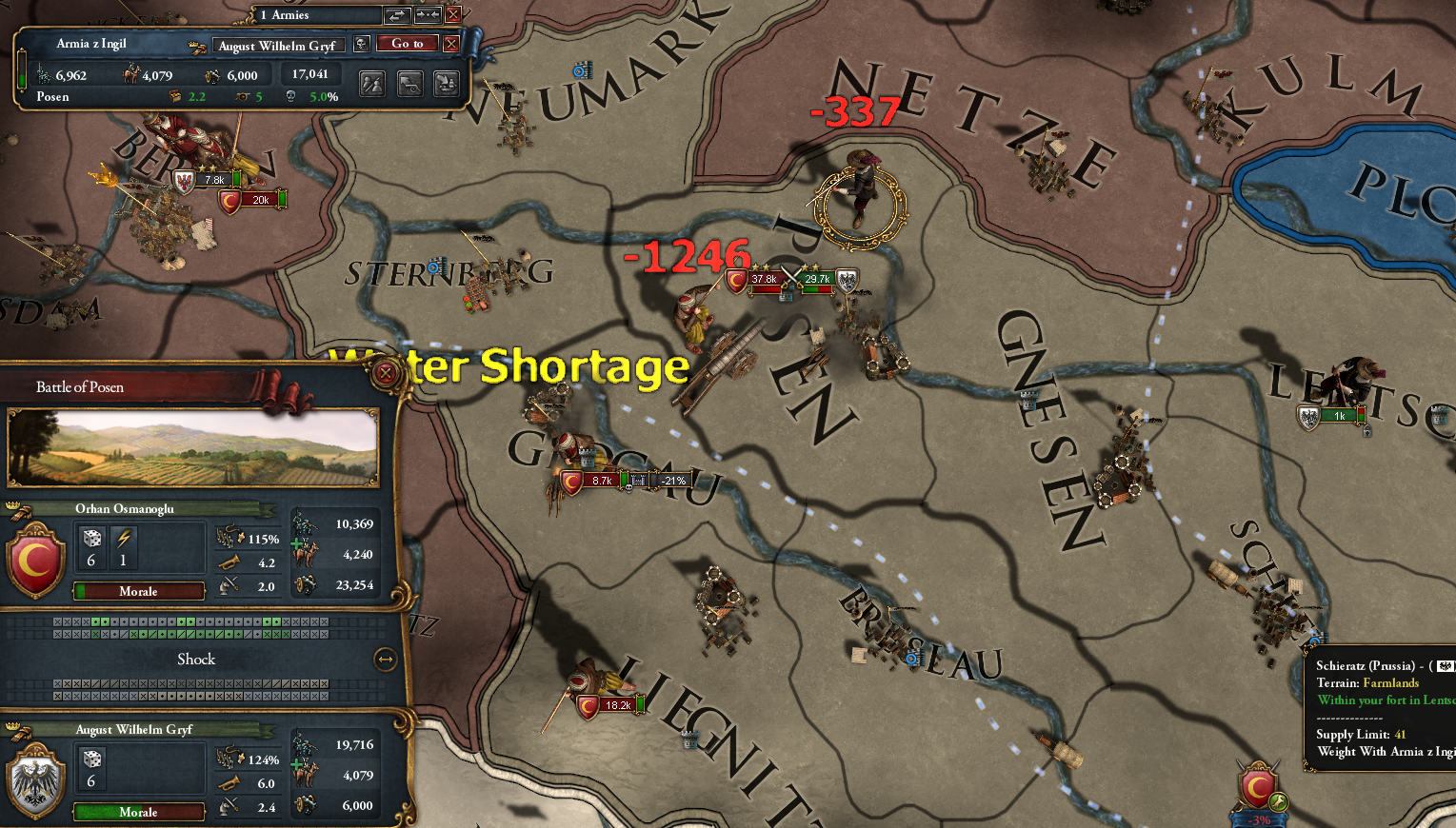Click the battle terrain farmland painting
Image resolution: width=1456 pixels, height=828 pixels.
192,447
